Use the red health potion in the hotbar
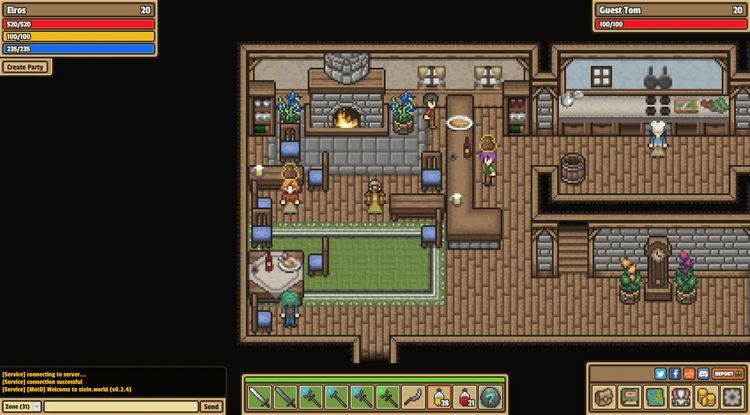750x415 pixels. click(x=465, y=397)
